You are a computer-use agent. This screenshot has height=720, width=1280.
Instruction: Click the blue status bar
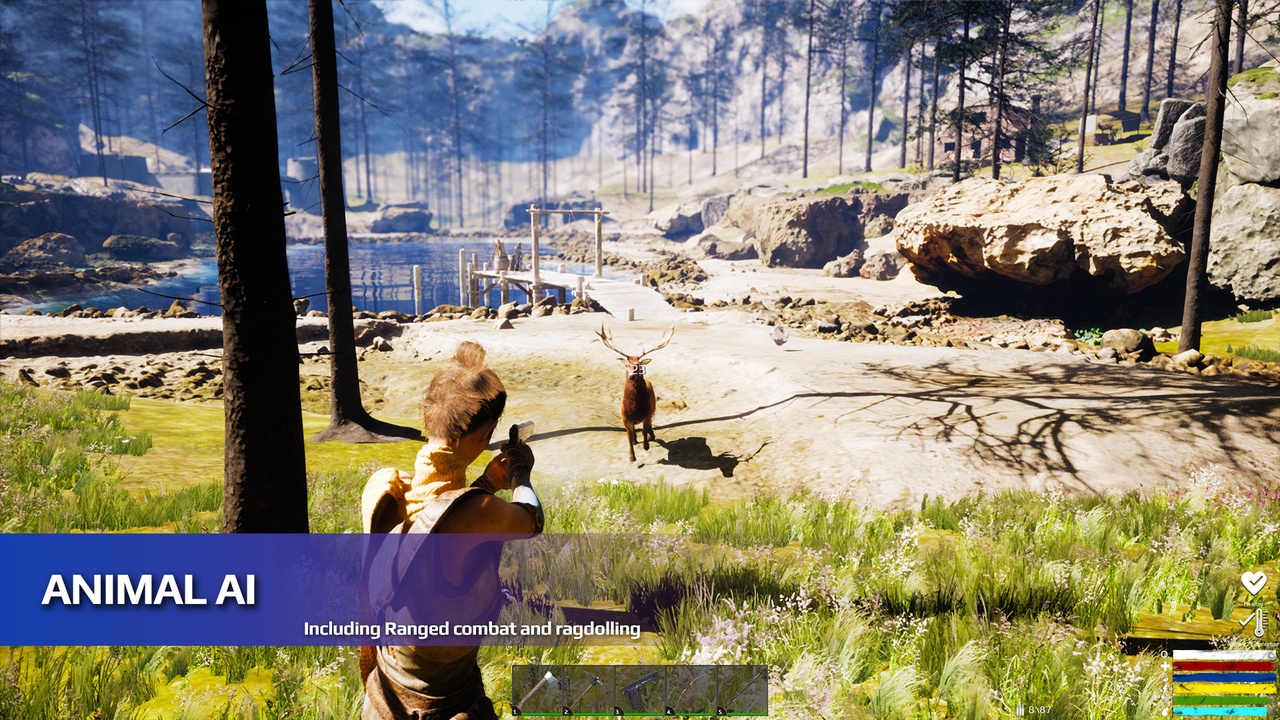pyautogui.click(x=1220, y=677)
